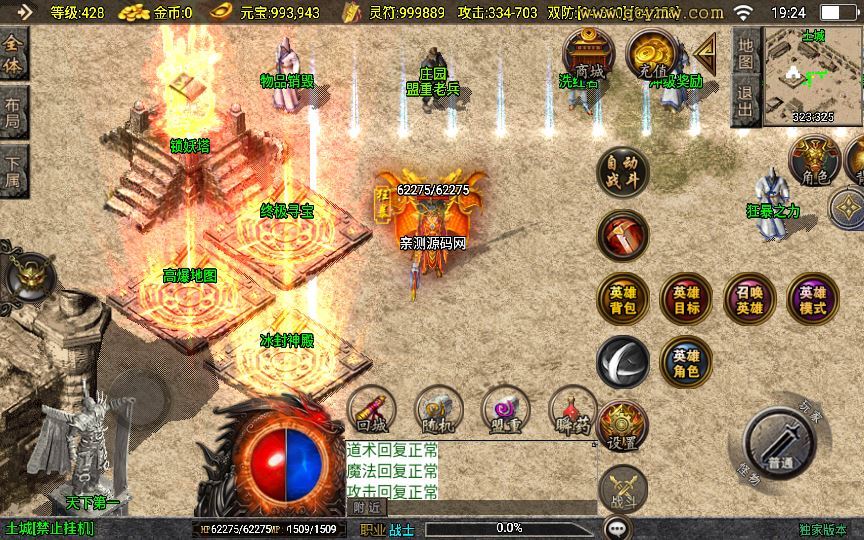Open the 设置 settings menu

623,427
